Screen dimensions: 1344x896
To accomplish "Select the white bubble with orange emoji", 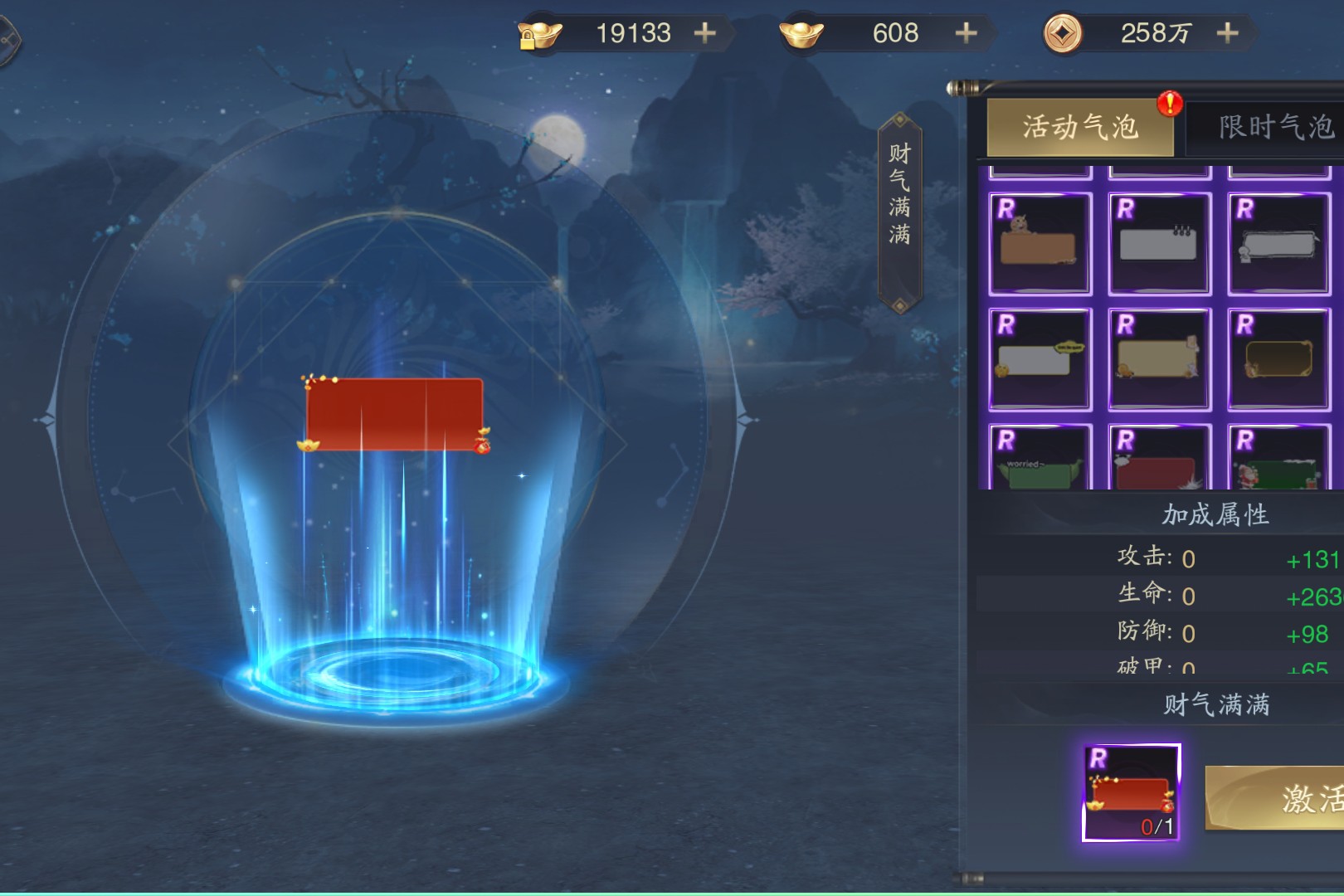I will [1040, 360].
